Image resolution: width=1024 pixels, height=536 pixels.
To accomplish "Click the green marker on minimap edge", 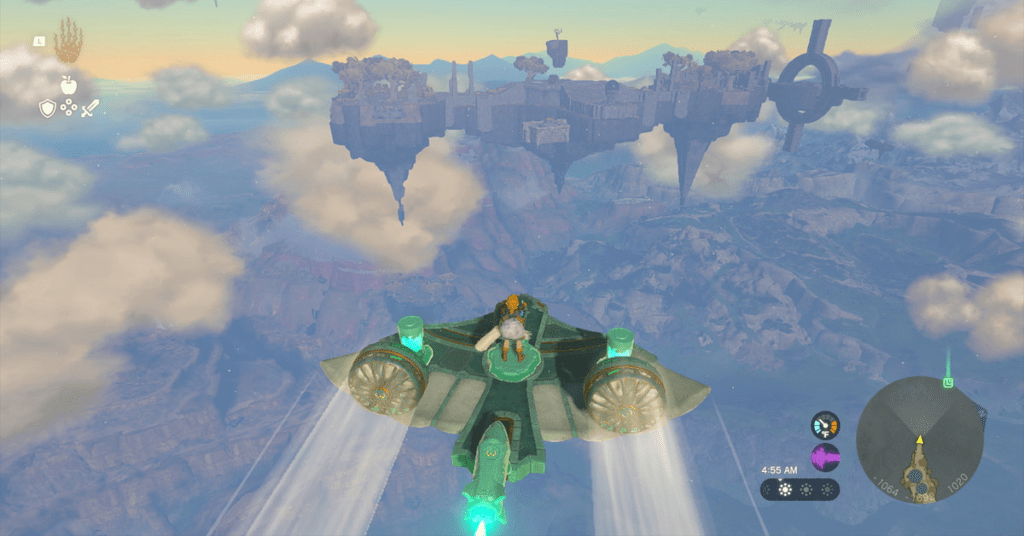I will coord(948,381).
